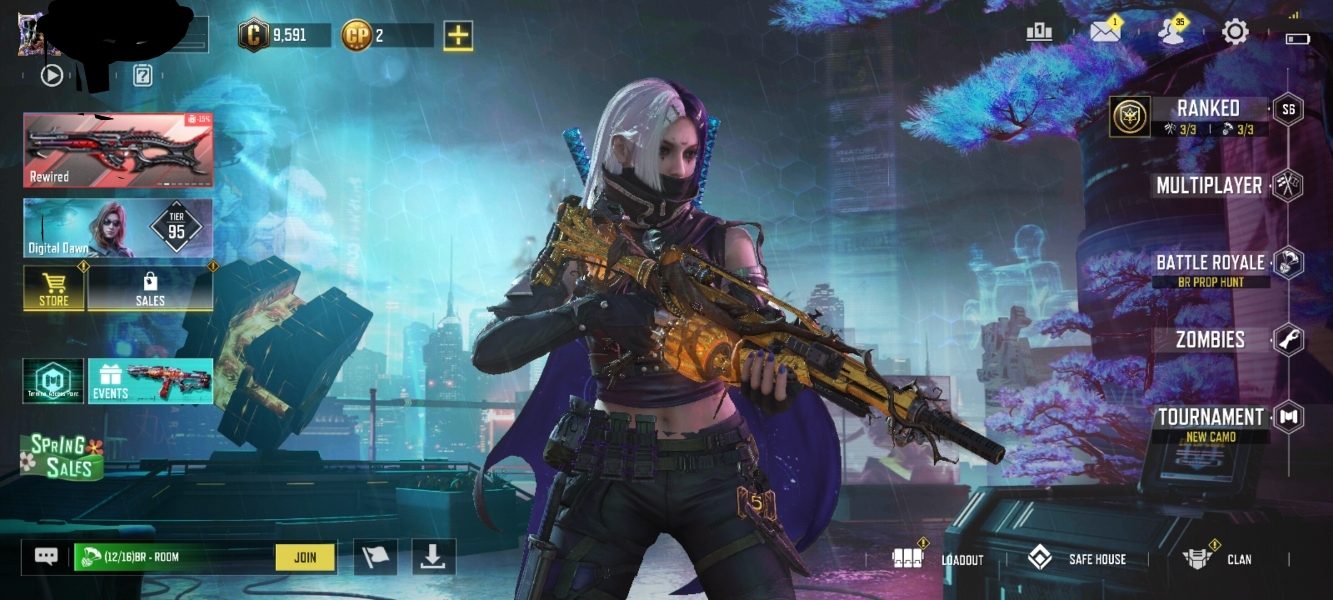Open the Store
This screenshot has width=1333, height=600.
click(54, 289)
